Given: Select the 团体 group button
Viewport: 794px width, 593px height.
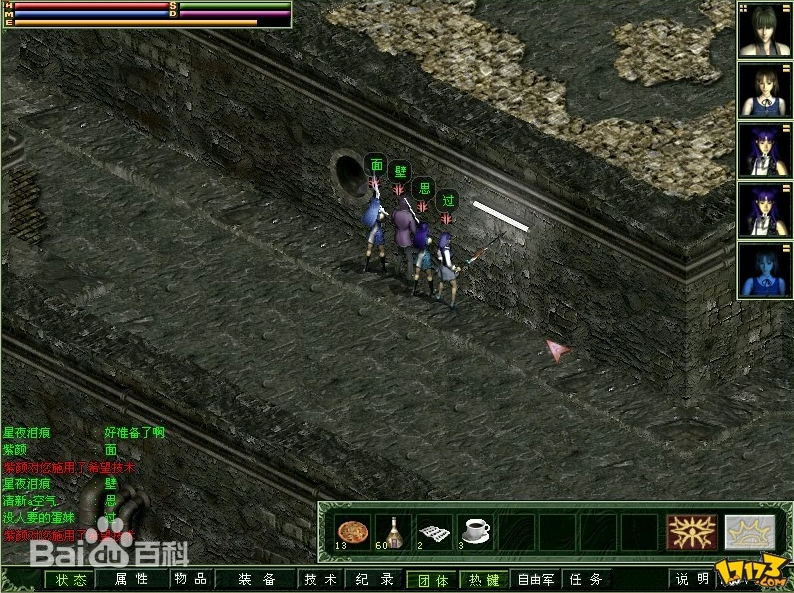Looking at the screenshot, I should 433,579.
